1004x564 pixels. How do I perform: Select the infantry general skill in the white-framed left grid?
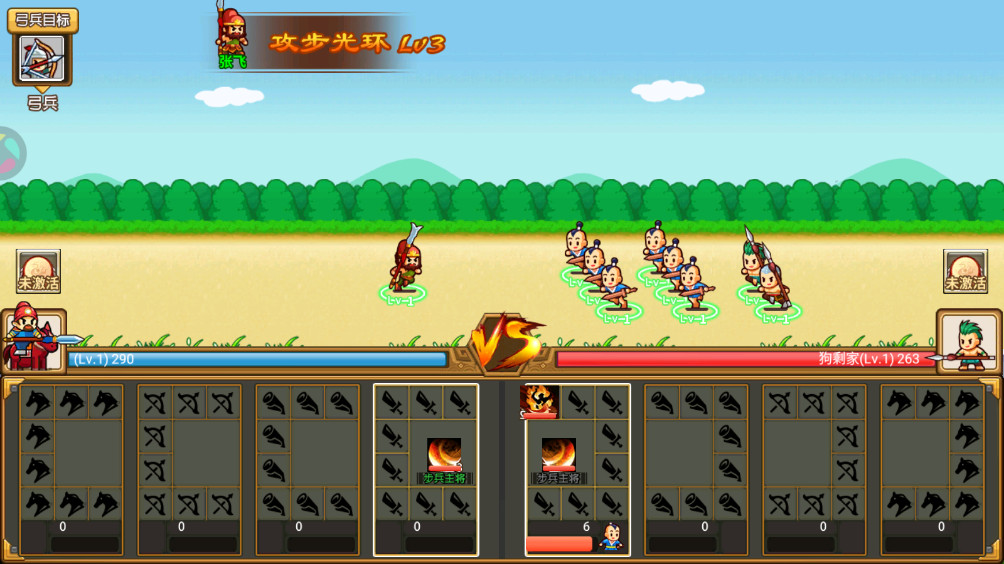(444, 456)
